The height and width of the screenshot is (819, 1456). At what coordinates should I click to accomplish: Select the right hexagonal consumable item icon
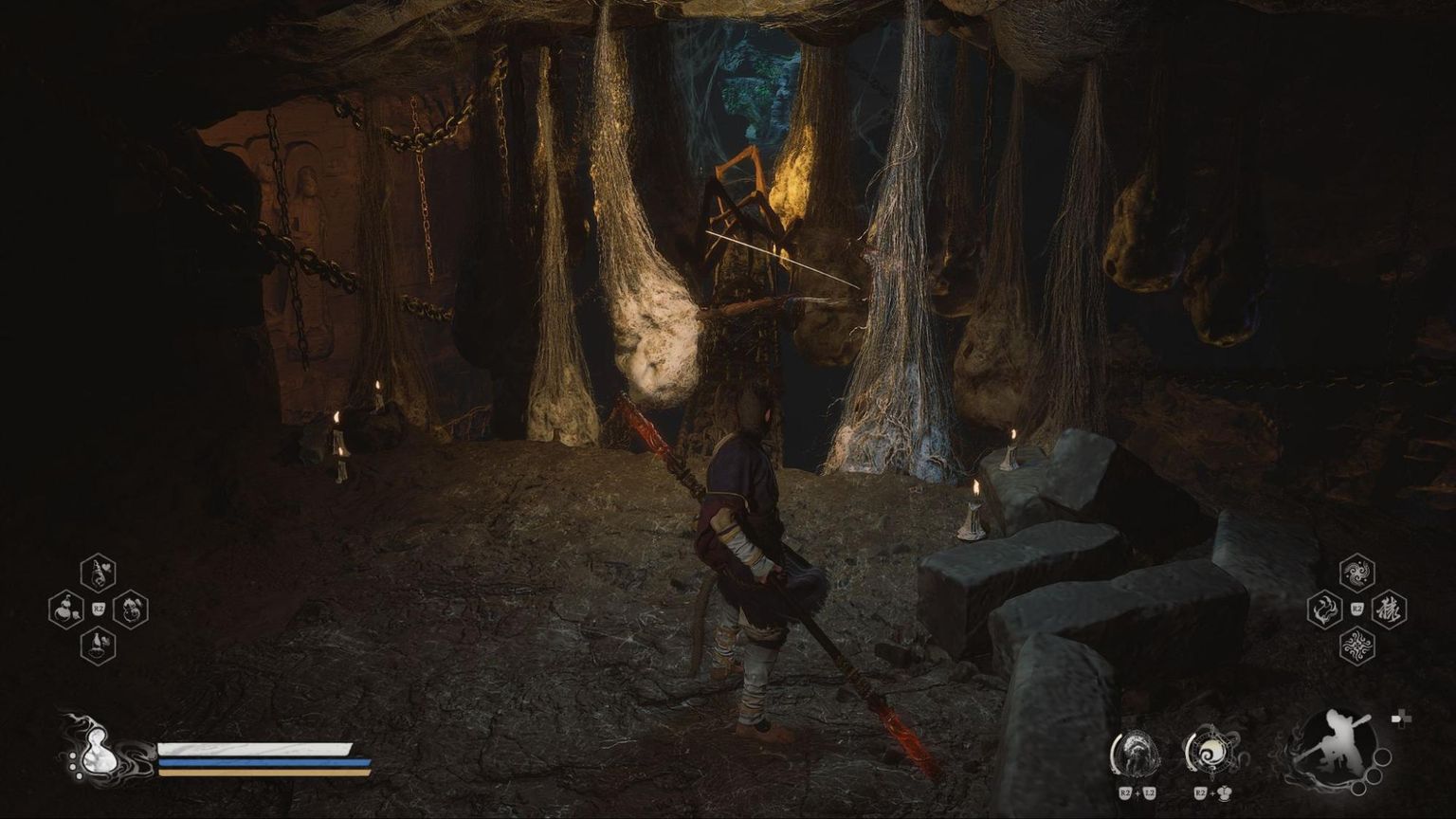tap(128, 611)
